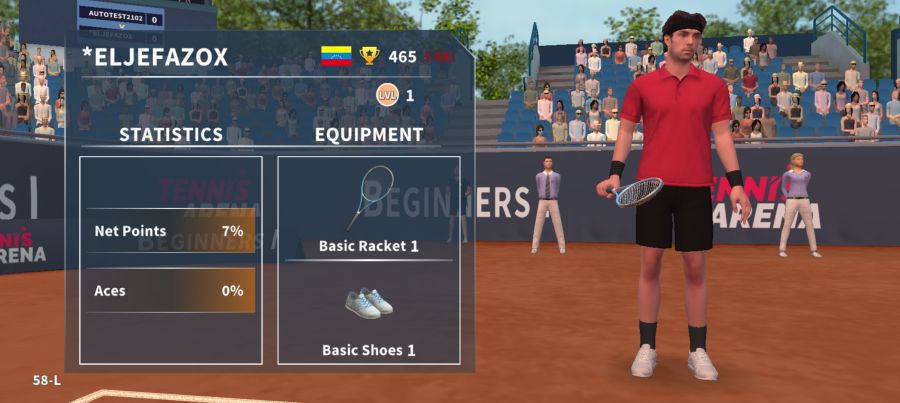Click the Aces statistic row

pos(170,291)
